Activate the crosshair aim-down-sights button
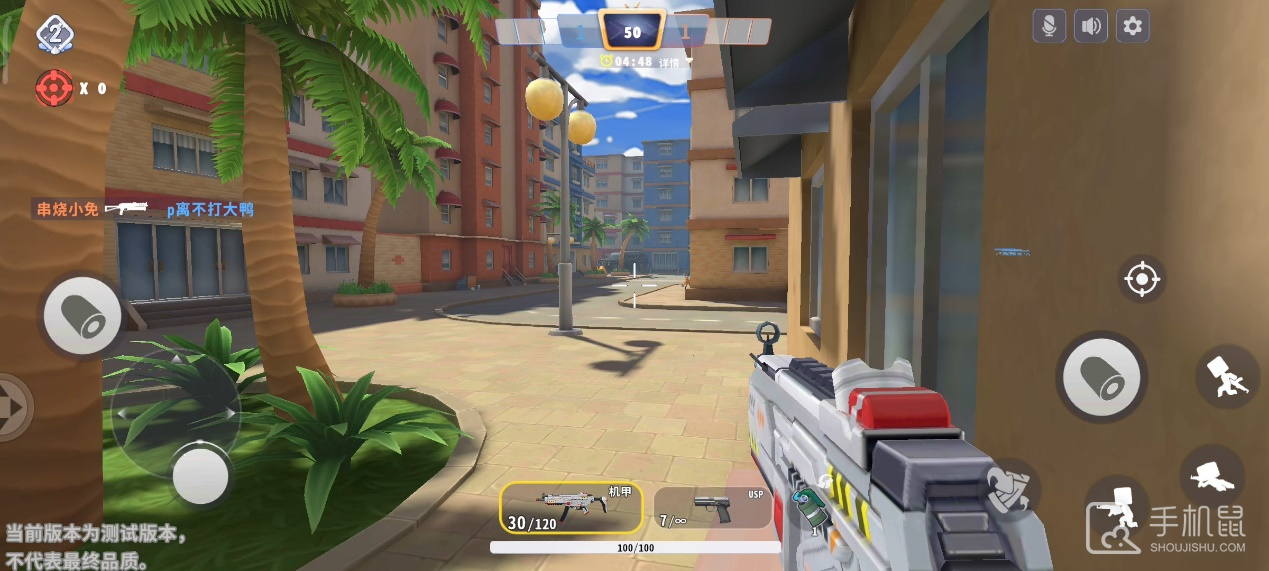Screen dimensions: 1269x571 pyautogui.click(x=1141, y=279)
